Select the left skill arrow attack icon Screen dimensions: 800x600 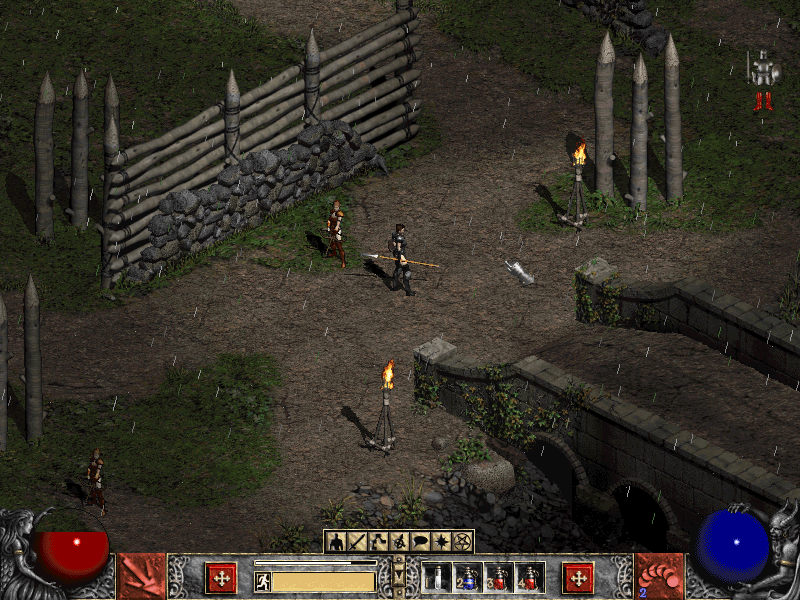tap(142, 577)
